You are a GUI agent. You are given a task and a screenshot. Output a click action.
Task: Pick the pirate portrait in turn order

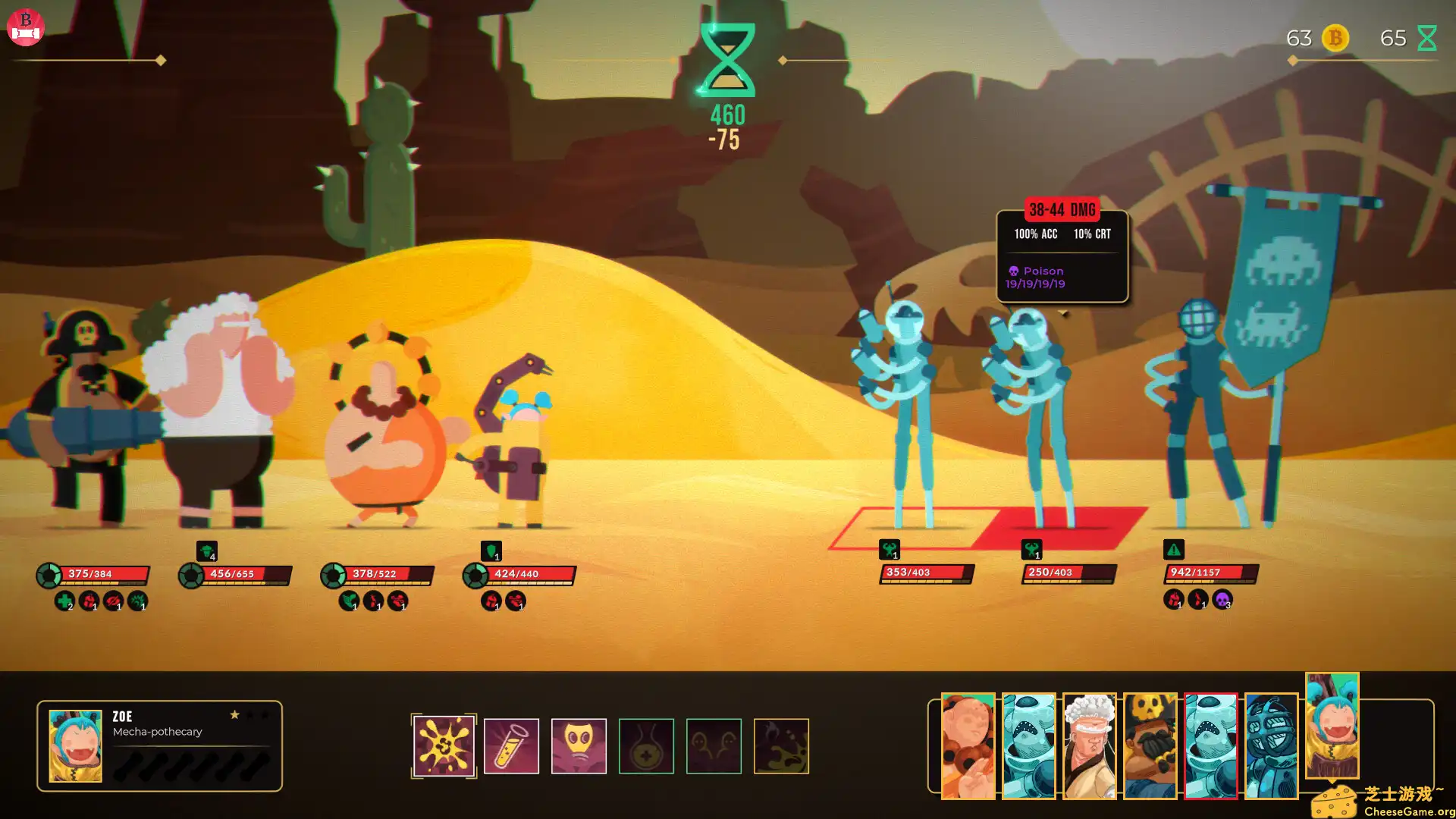point(1150,746)
